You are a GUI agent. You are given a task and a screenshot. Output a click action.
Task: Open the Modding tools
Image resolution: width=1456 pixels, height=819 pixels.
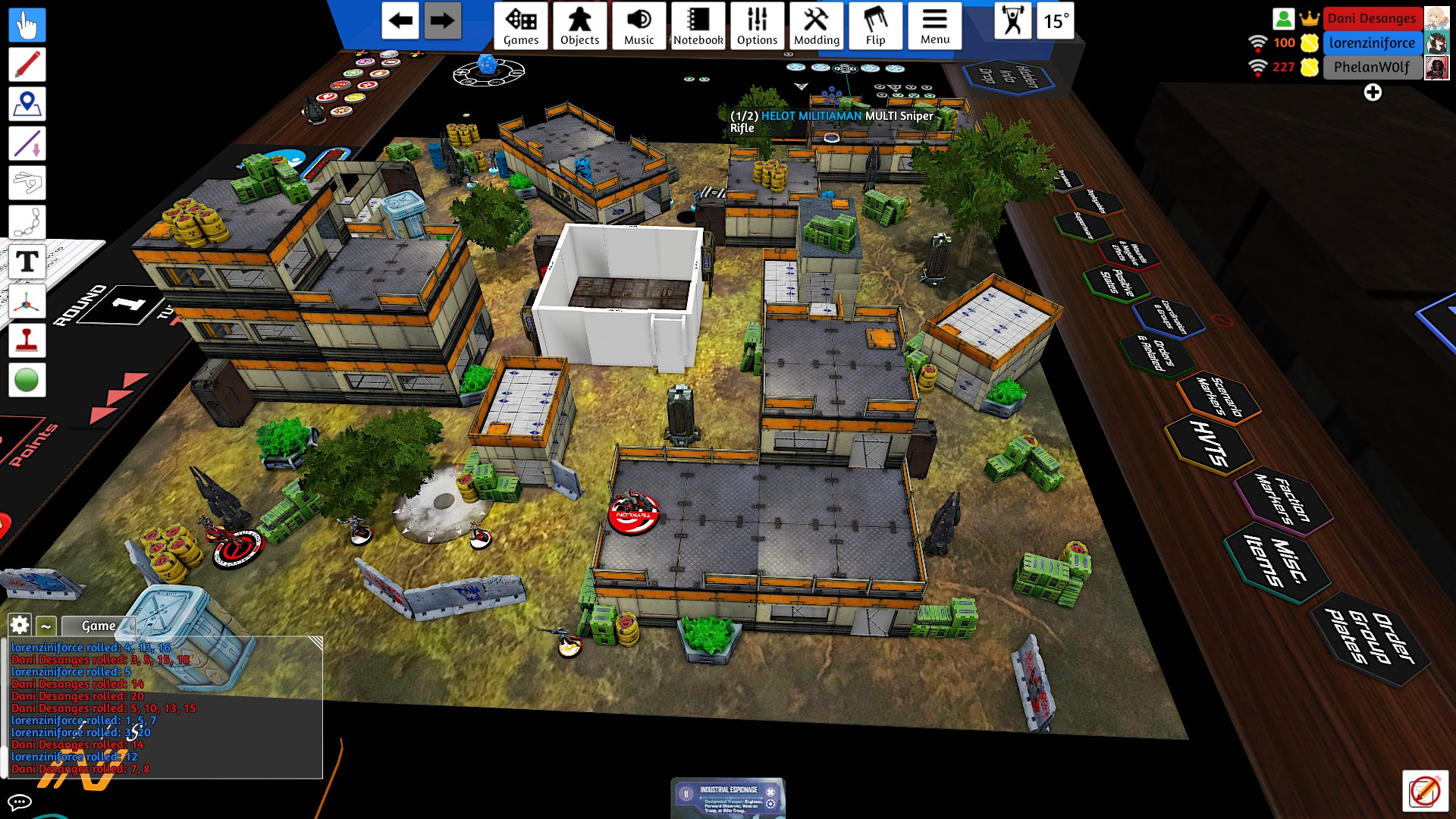[x=816, y=27]
